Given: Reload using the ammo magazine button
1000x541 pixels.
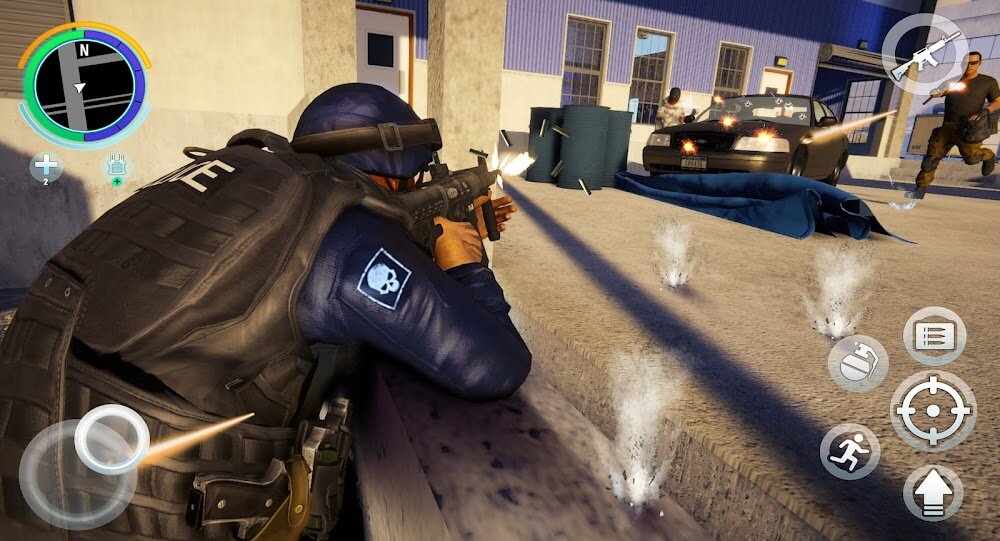Looking at the screenshot, I should [934, 335].
